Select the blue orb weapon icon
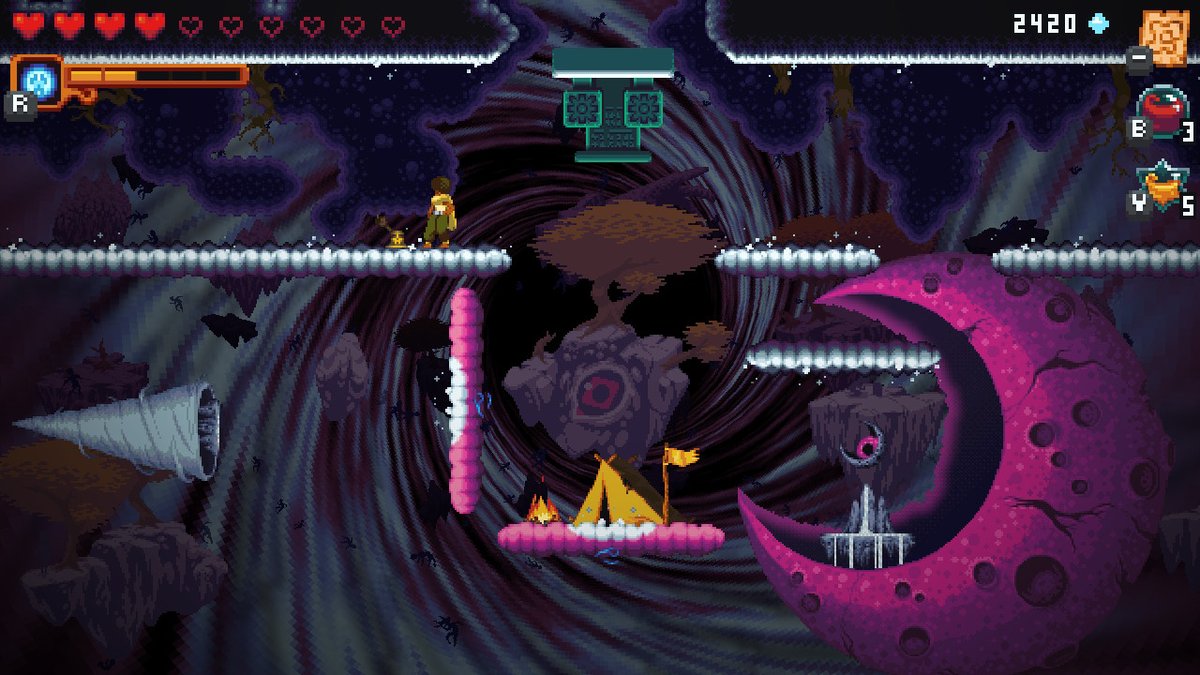Viewport: 1200px width, 675px height. pos(36,78)
